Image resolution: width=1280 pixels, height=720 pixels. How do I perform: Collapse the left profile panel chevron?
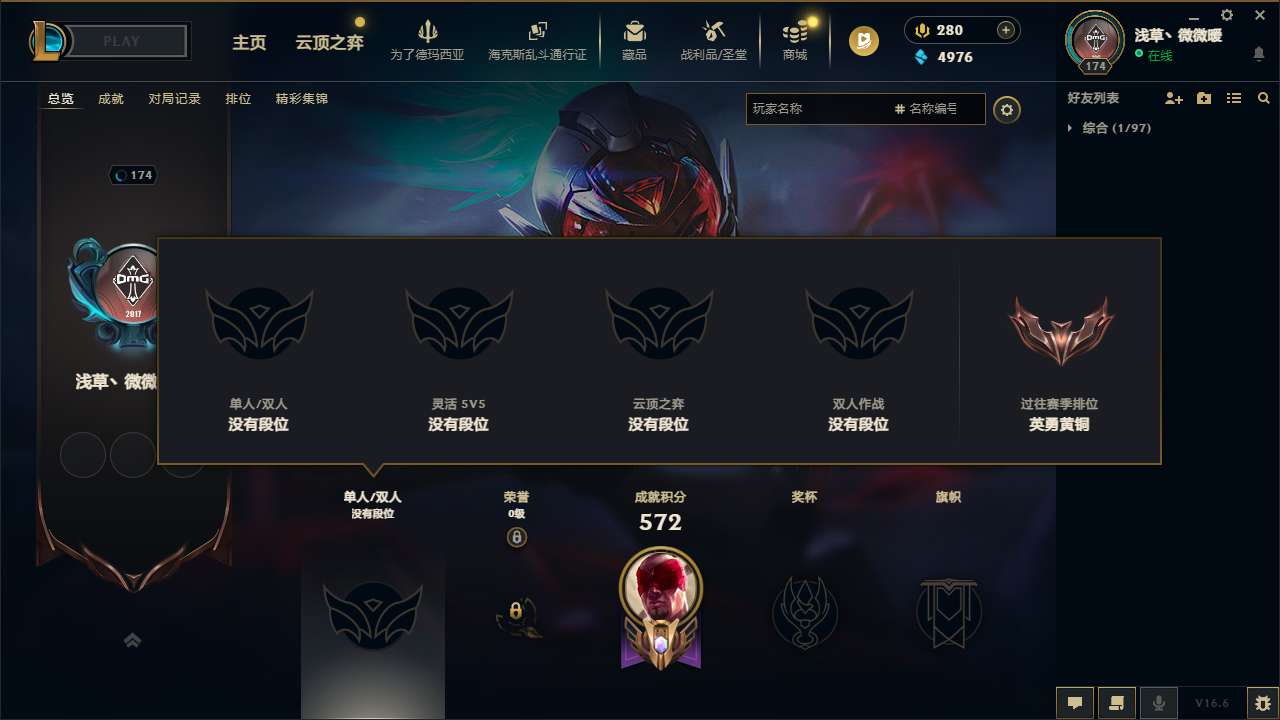[x=132, y=641]
